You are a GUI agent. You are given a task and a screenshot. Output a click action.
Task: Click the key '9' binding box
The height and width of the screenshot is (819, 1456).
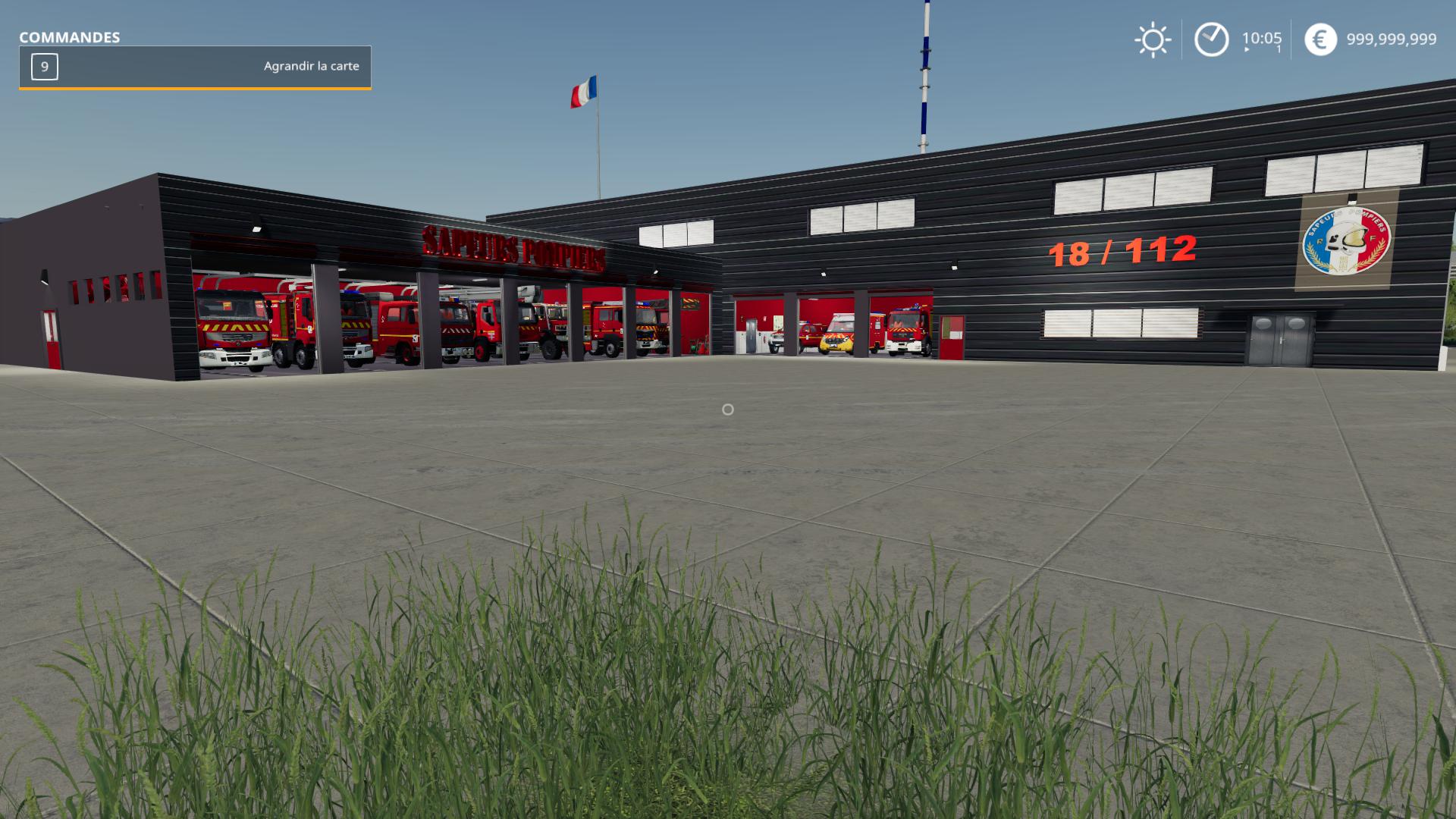(x=43, y=67)
